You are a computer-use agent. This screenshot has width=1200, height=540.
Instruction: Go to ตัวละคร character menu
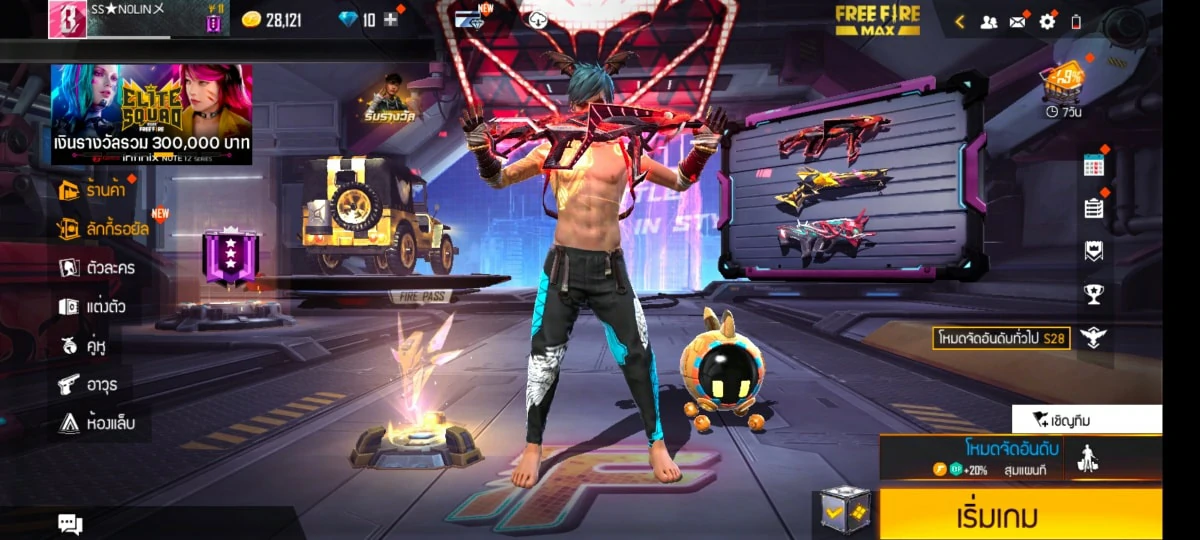[x=97, y=268]
